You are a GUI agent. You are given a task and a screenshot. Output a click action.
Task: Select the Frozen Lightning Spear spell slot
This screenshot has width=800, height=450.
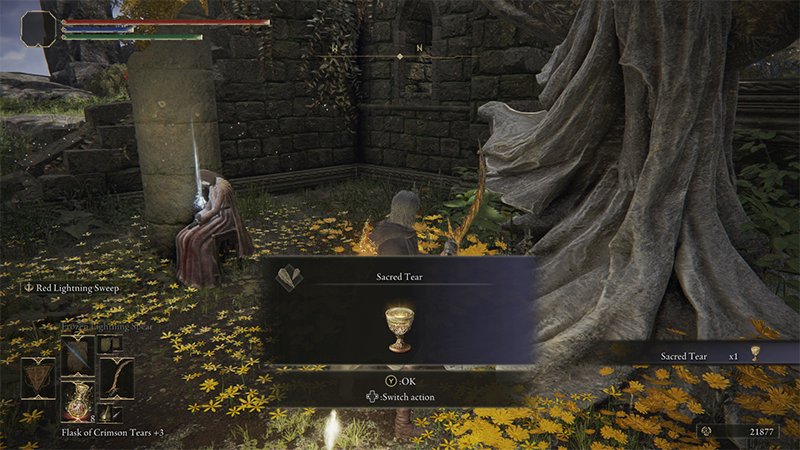[77, 355]
